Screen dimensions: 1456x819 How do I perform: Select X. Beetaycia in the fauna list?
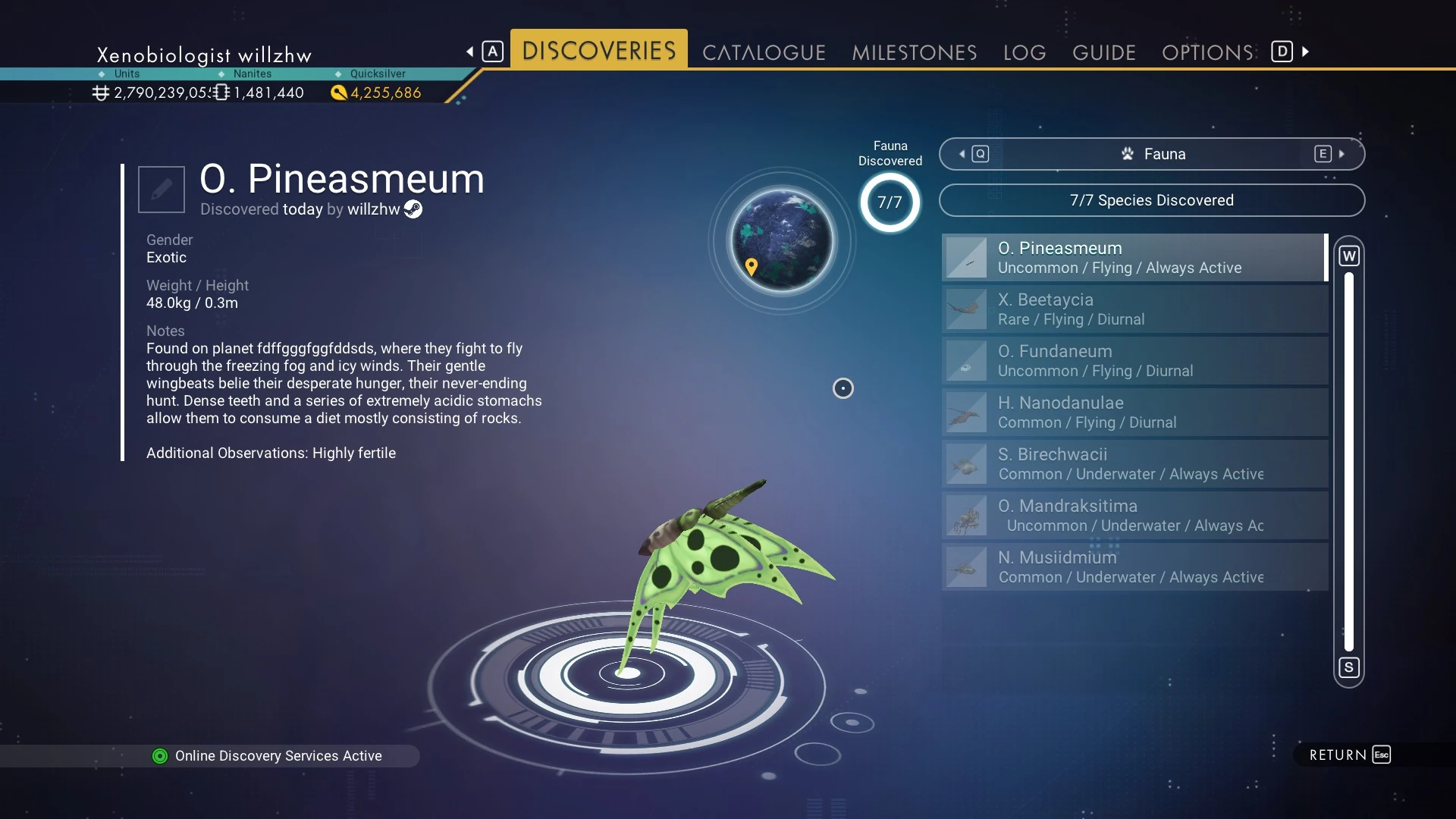click(1134, 309)
